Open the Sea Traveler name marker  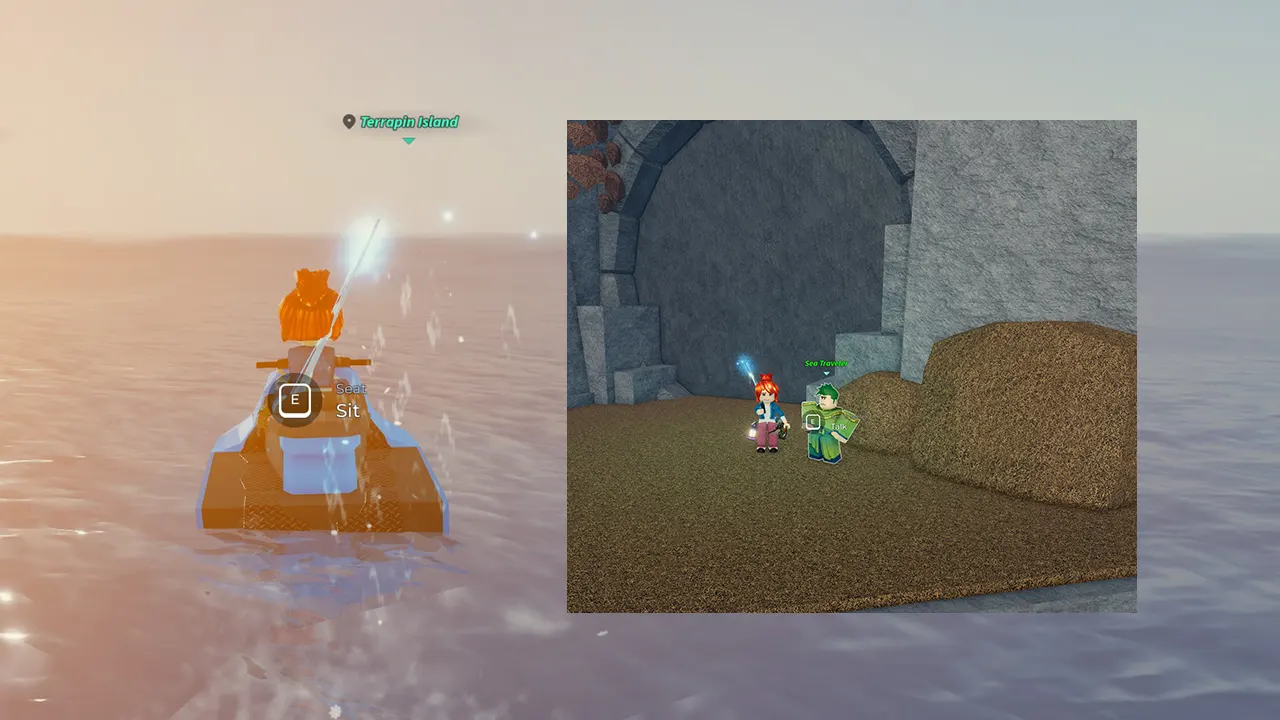pos(826,363)
